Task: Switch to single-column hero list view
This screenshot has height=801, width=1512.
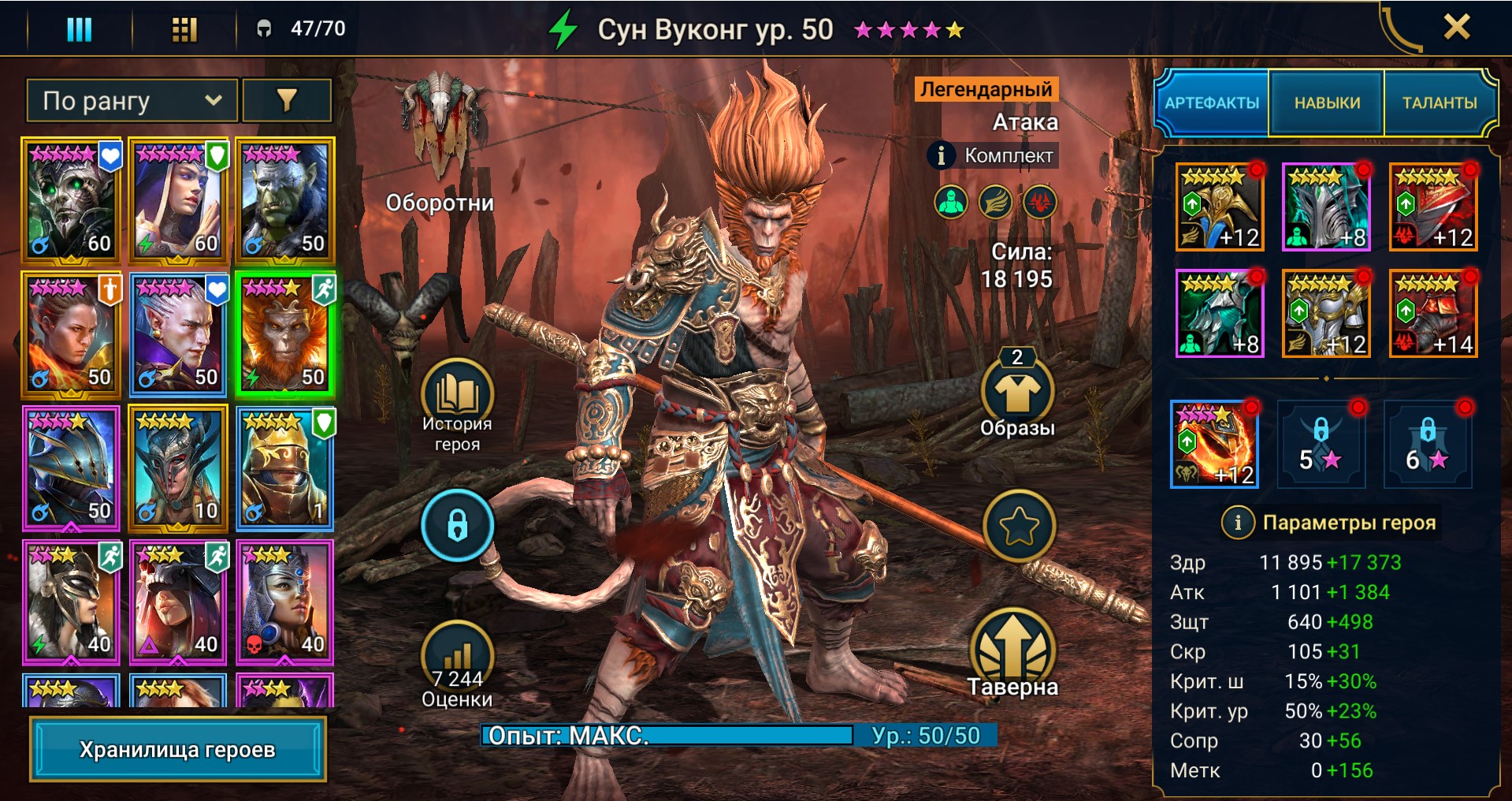Action: coord(79,29)
